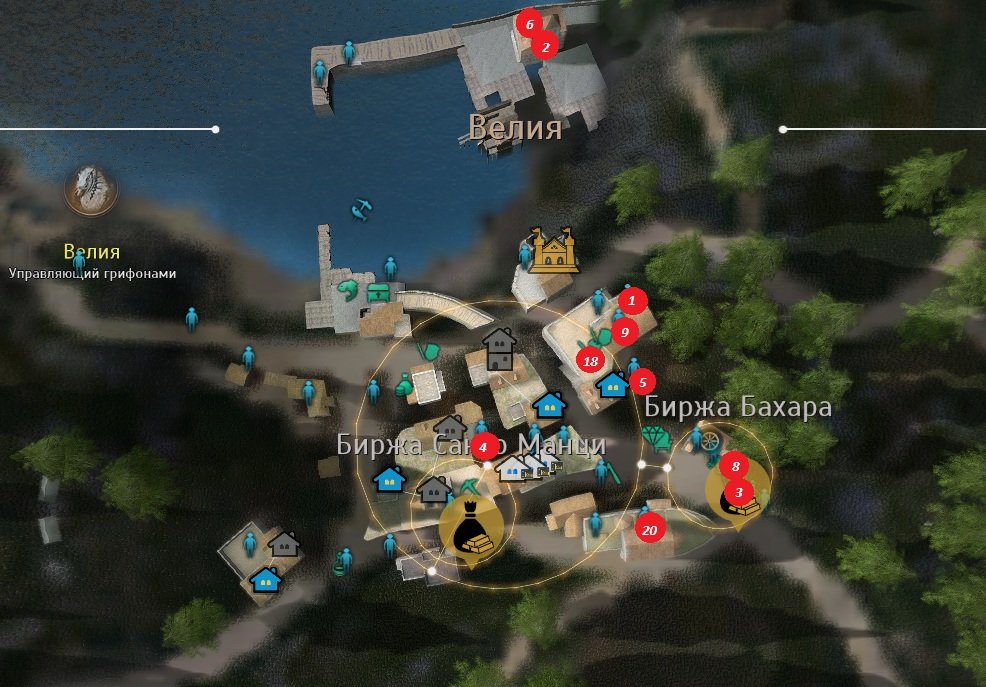Choose the red marker numbered 3

(x=739, y=491)
